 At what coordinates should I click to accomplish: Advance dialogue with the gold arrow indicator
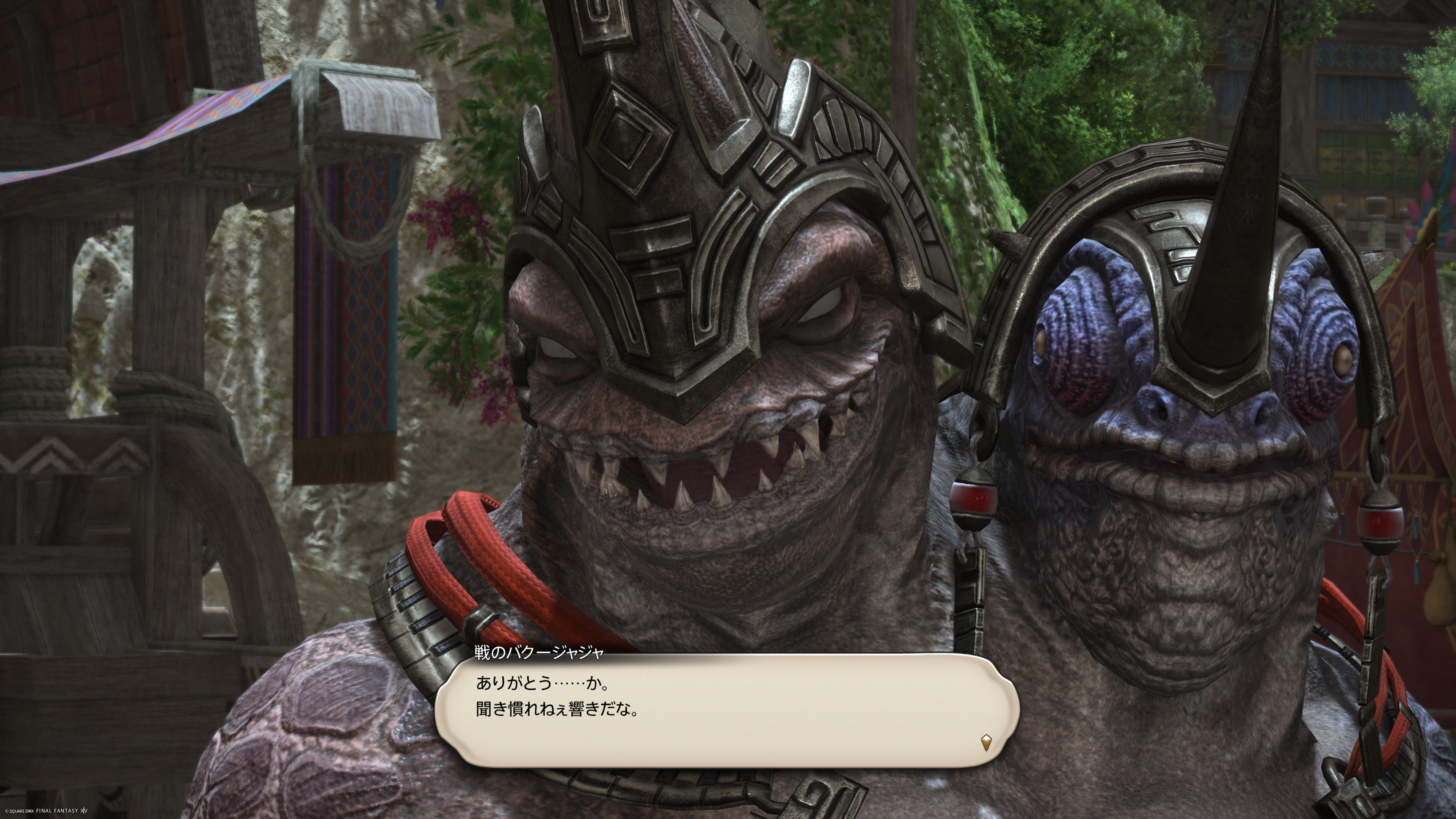986,742
